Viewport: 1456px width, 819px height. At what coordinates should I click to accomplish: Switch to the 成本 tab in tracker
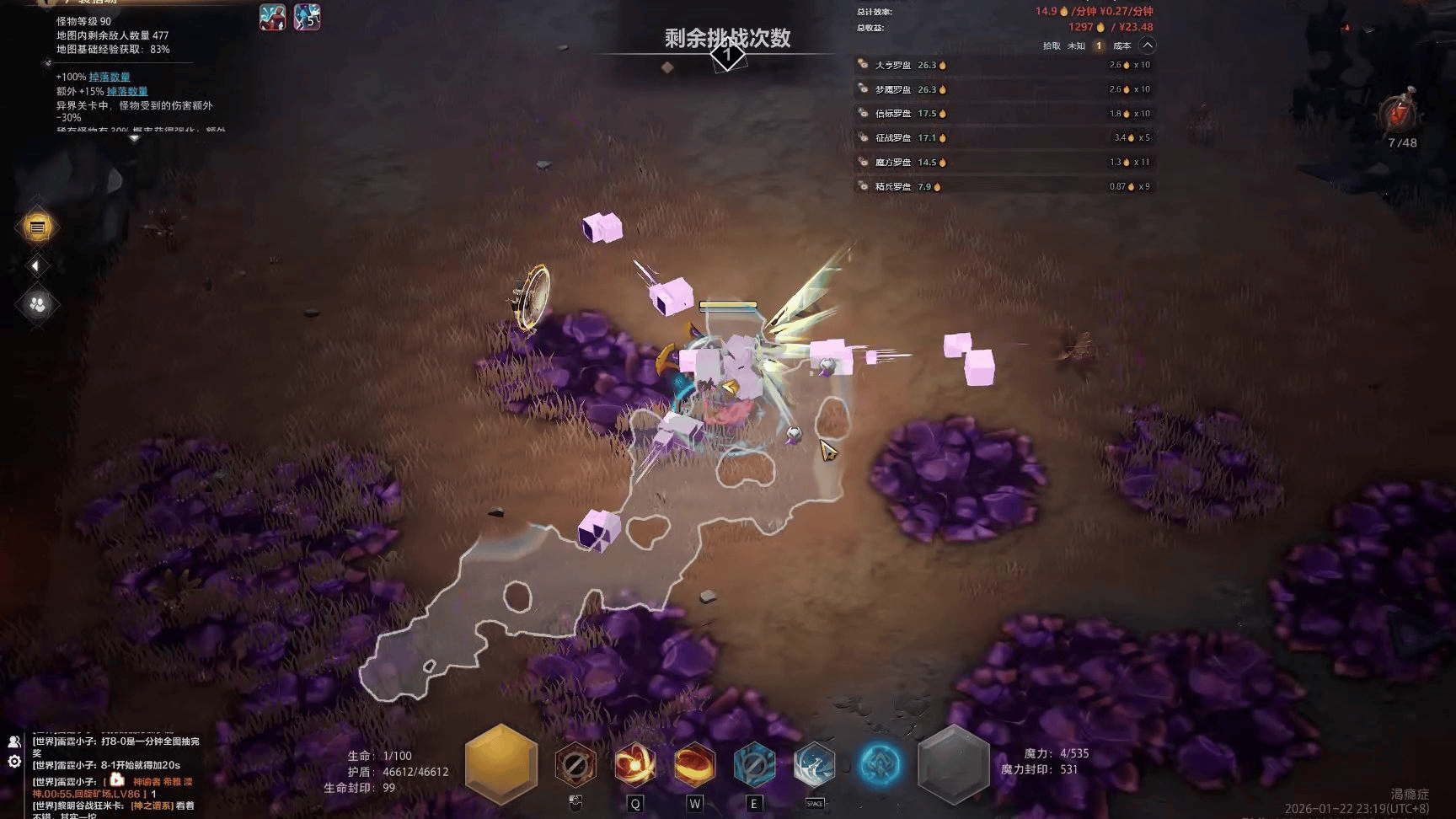[x=1121, y=46]
